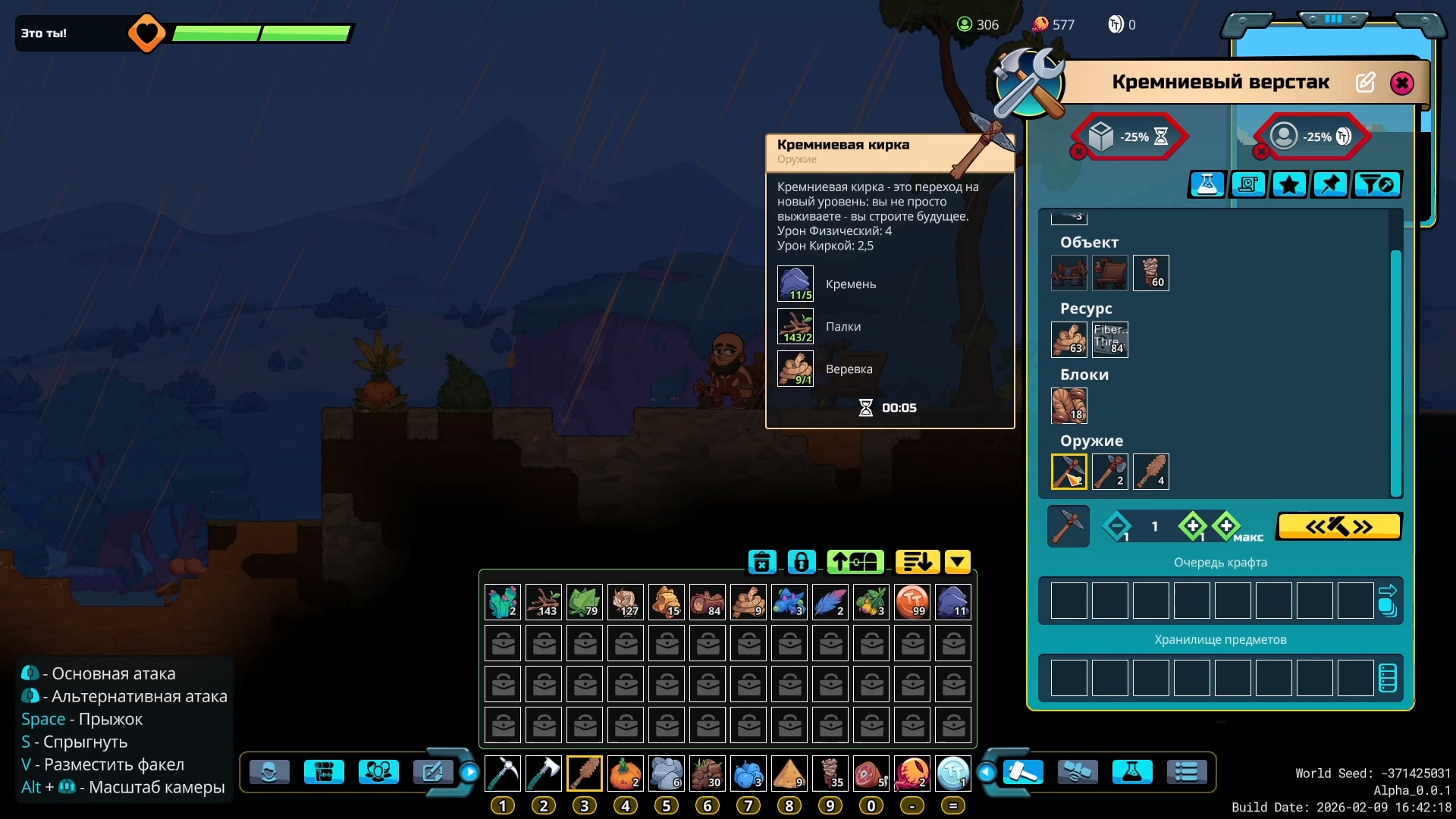Click the edit pencil next to workbench title
Viewport: 1456px width, 819px height.
(x=1365, y=83)
